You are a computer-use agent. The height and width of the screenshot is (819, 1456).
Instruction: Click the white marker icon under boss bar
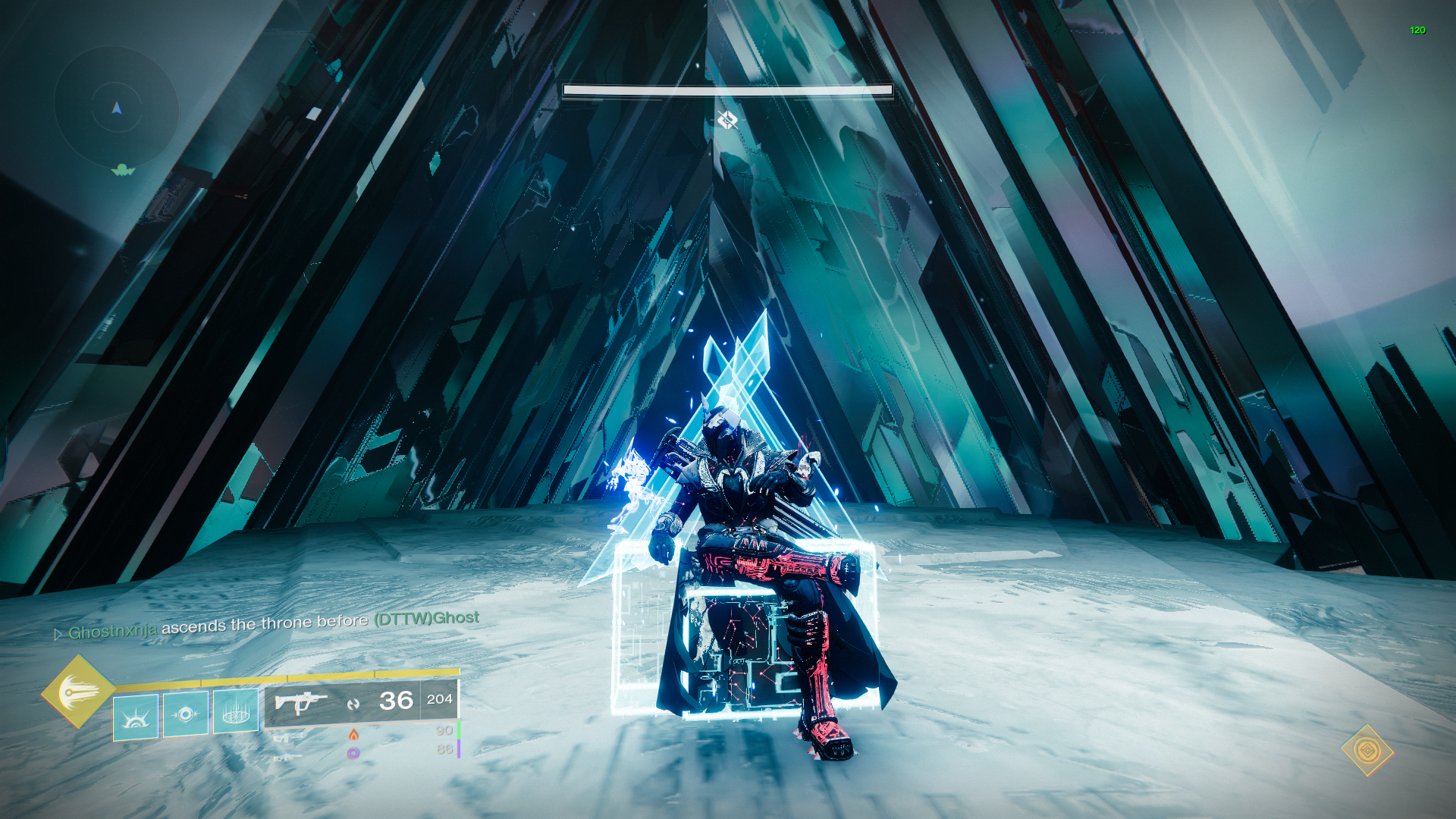click(x=726, y=120)
